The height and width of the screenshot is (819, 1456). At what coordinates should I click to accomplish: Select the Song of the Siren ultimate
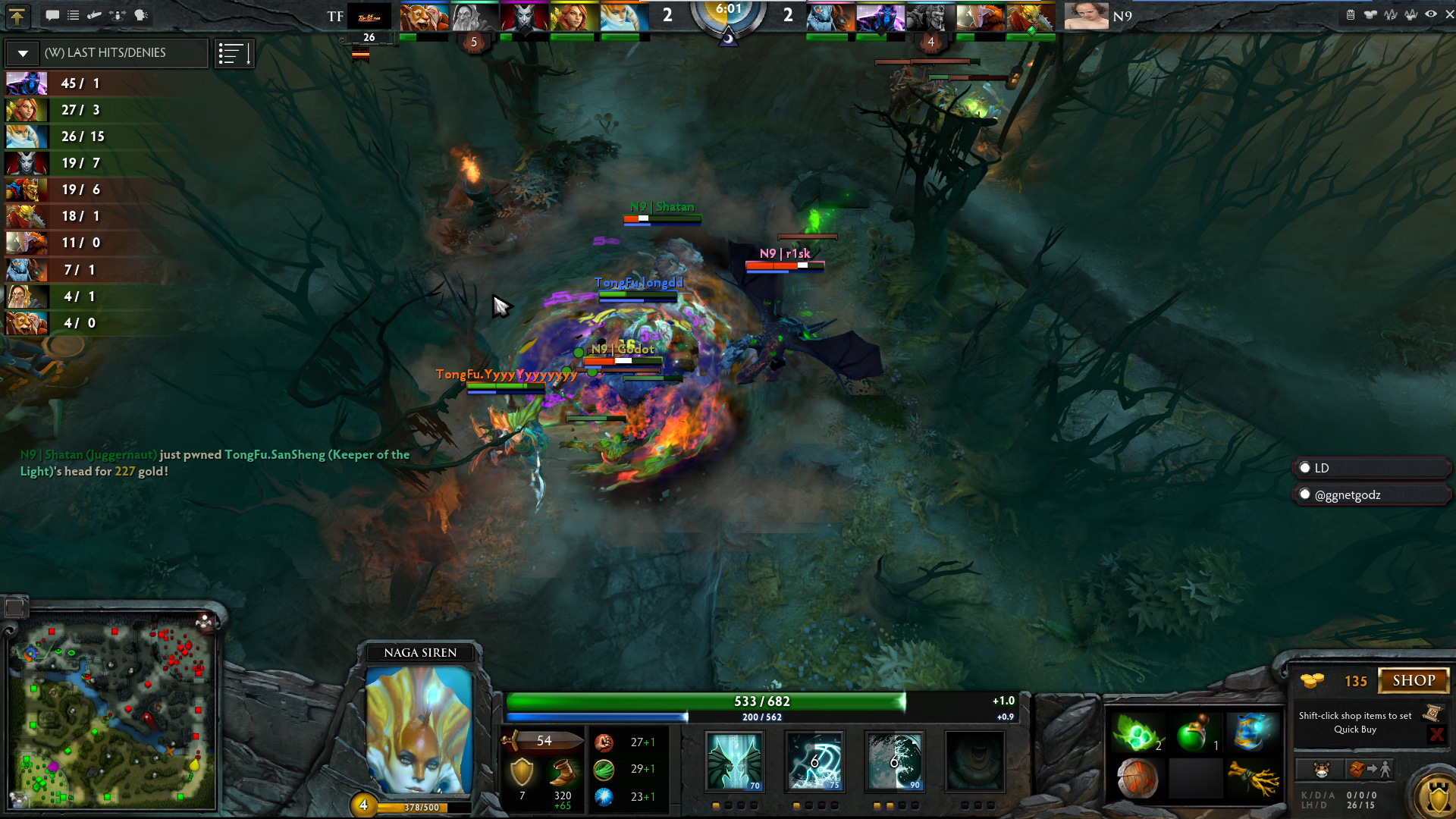pos(974,761)
